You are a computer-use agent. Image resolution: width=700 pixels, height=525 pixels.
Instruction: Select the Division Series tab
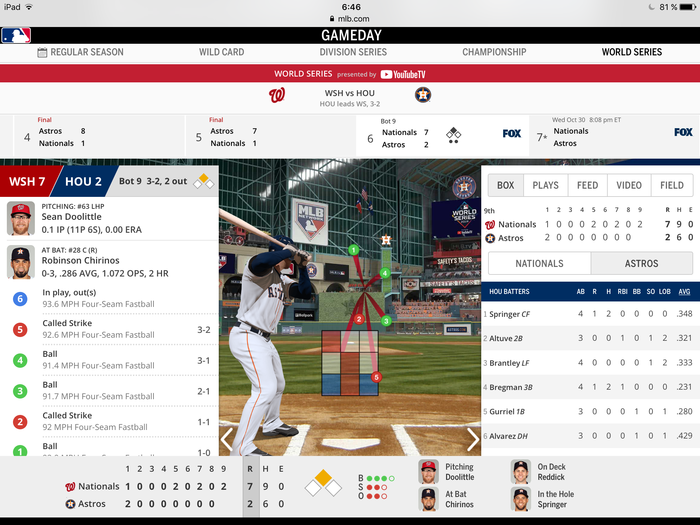point(354,52)
